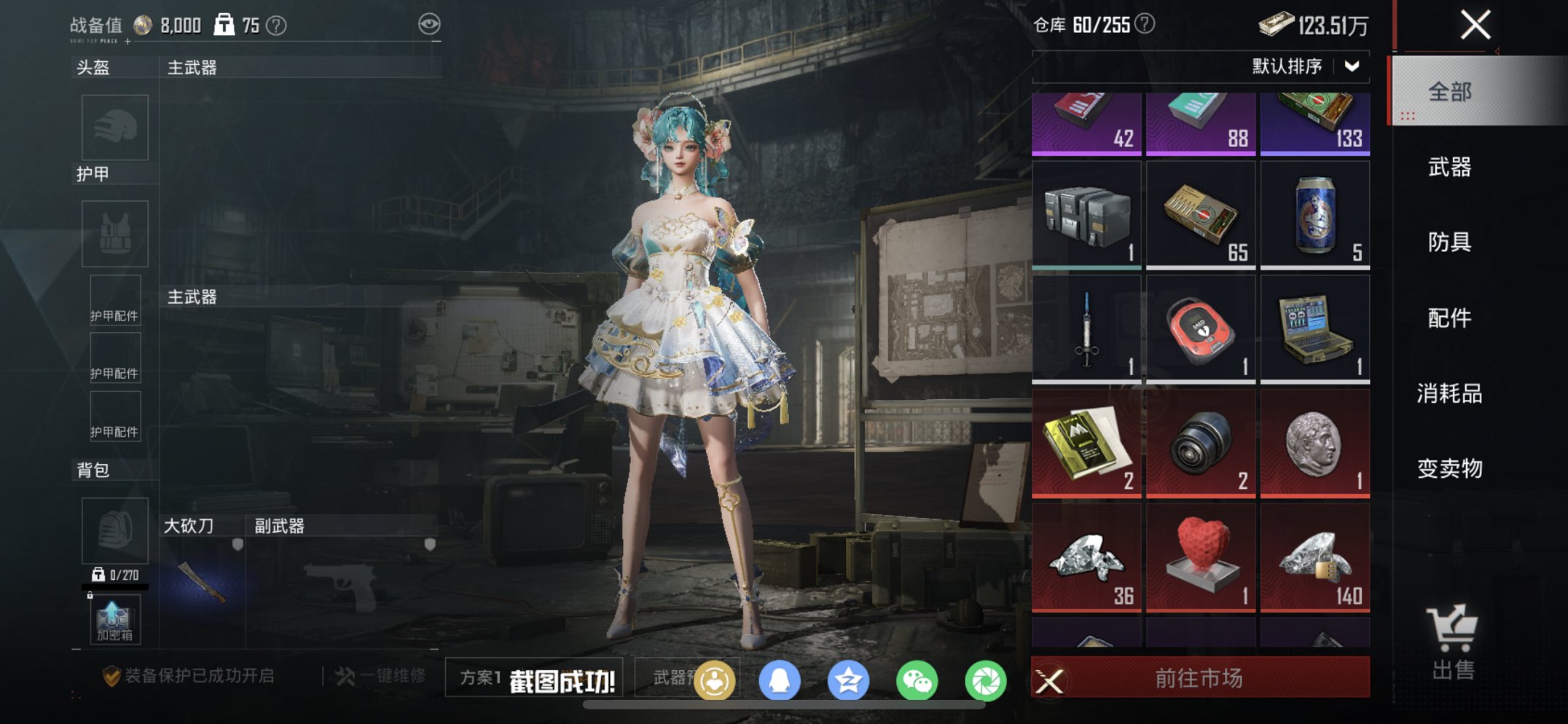This screenshot has width=1568, height=724.
Task: Select the 方案1 loadout label
Action: pos(482,677)
